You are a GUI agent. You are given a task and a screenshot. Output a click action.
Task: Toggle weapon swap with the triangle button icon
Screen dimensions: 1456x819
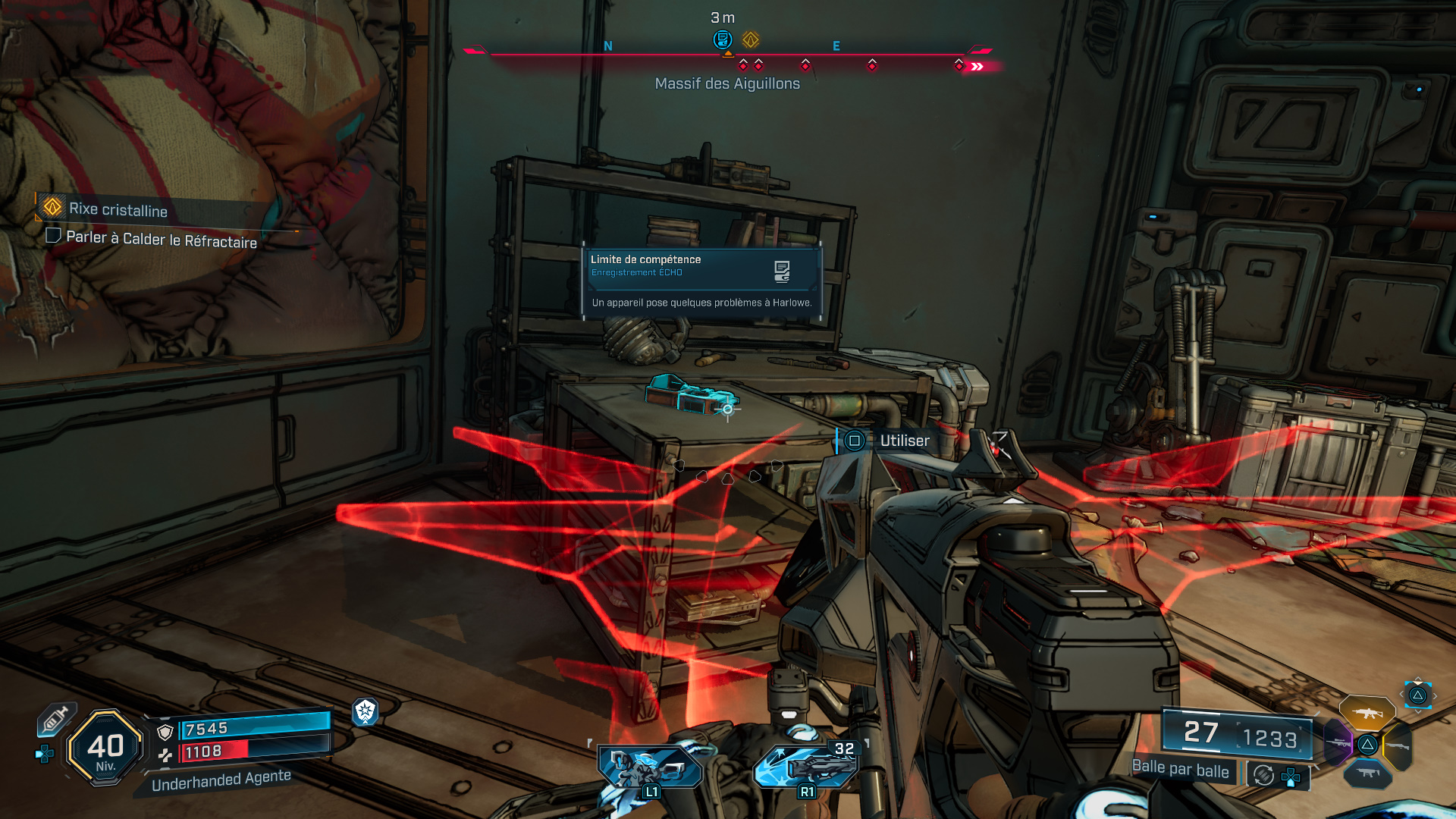[1419, 695]
